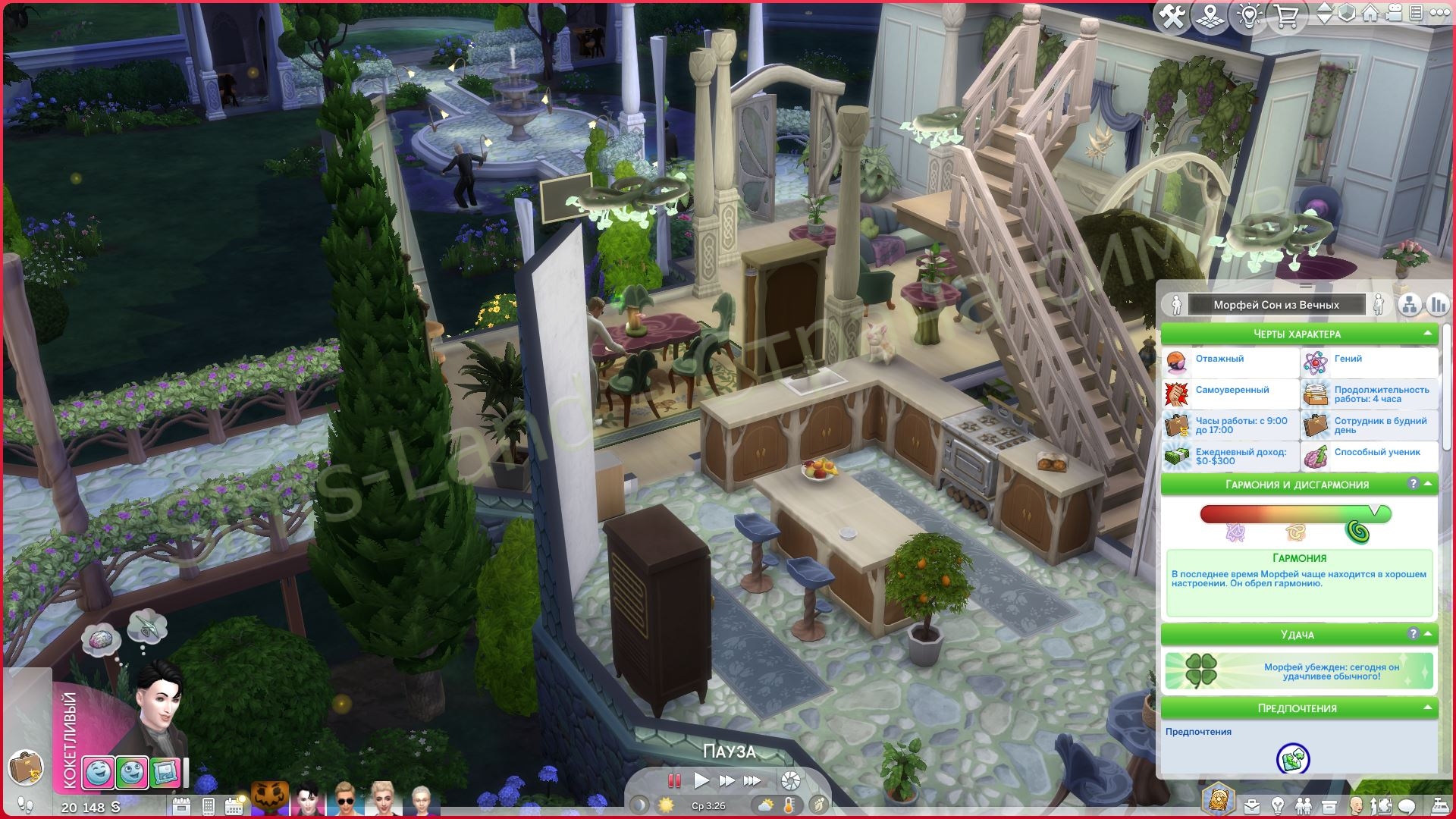Open the skills panel lightbulb icon
1456x819 pixels.
point(1276,805)
